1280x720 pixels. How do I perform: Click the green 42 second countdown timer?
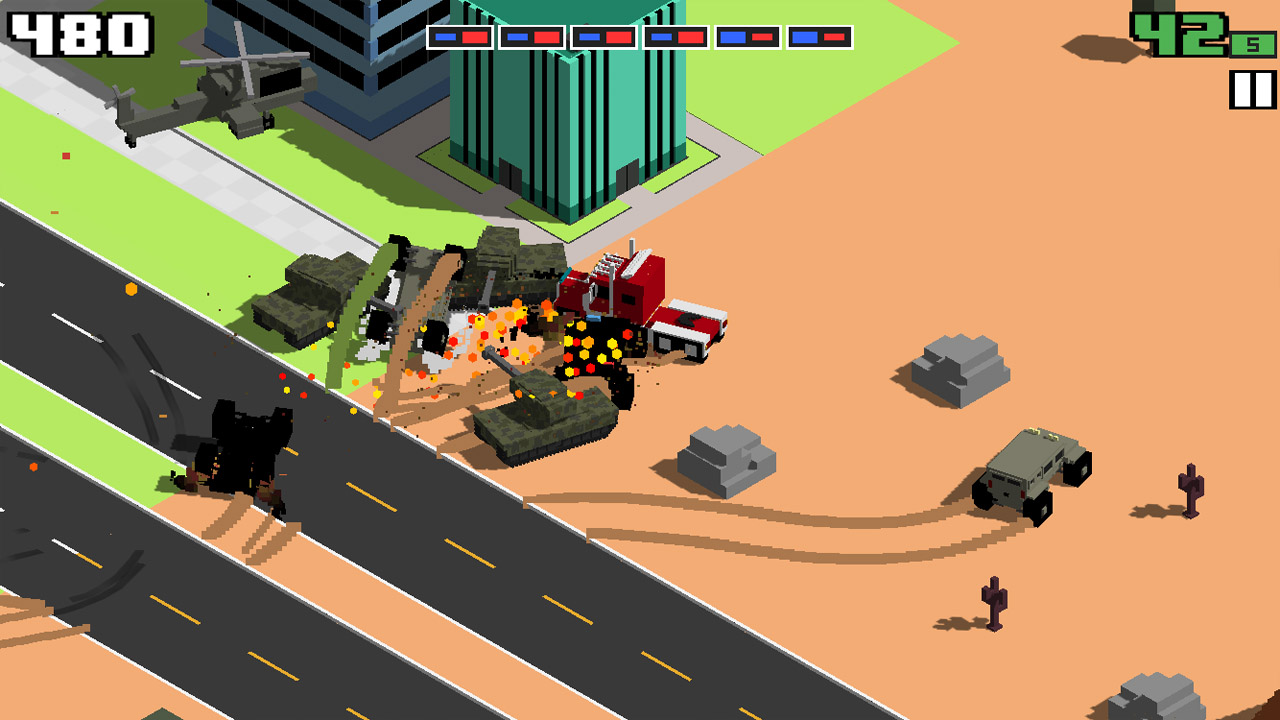pyautogui.click(x=1185, y=35)
